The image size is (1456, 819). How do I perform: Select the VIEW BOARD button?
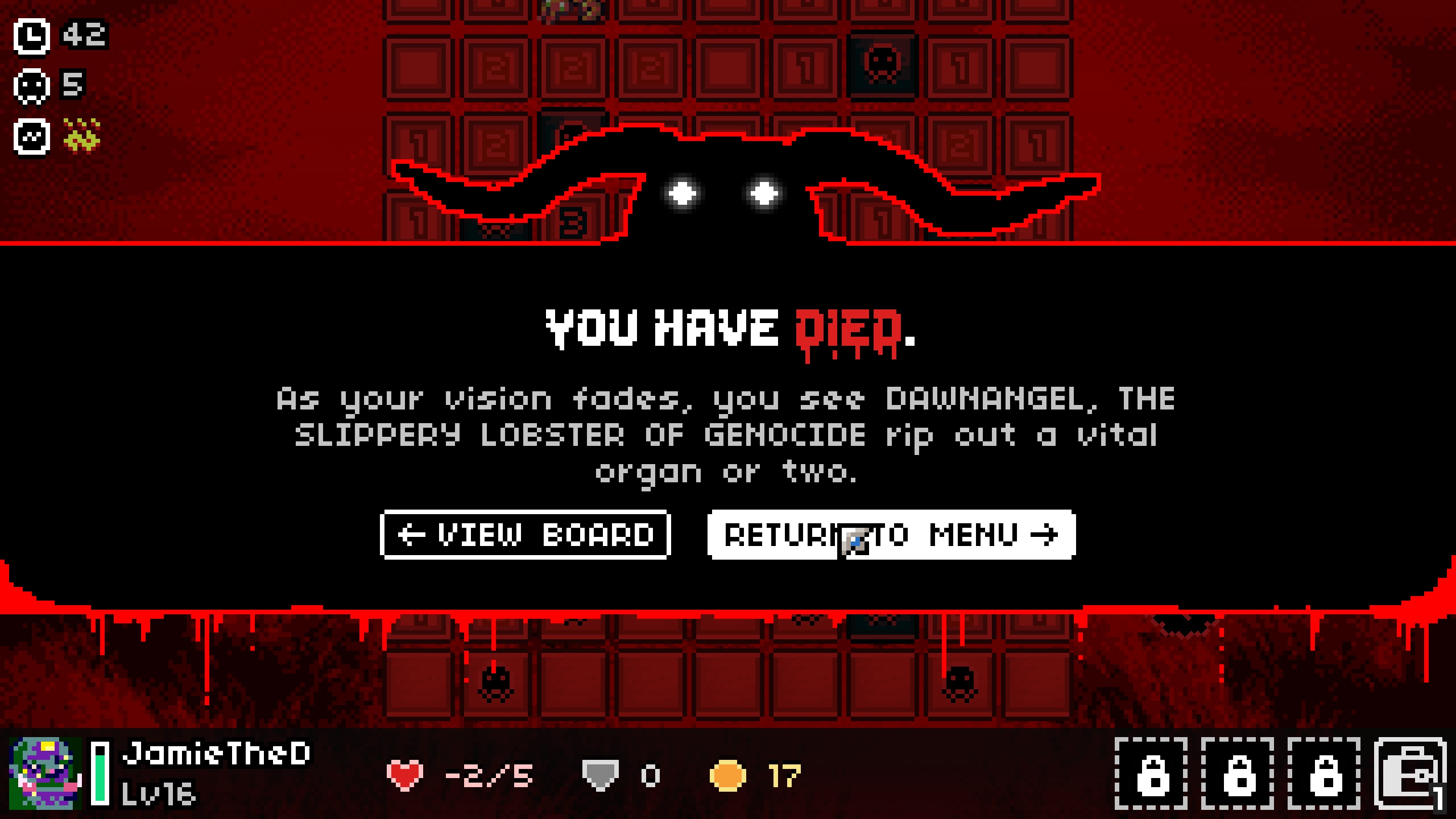click(x=523, y=535)
